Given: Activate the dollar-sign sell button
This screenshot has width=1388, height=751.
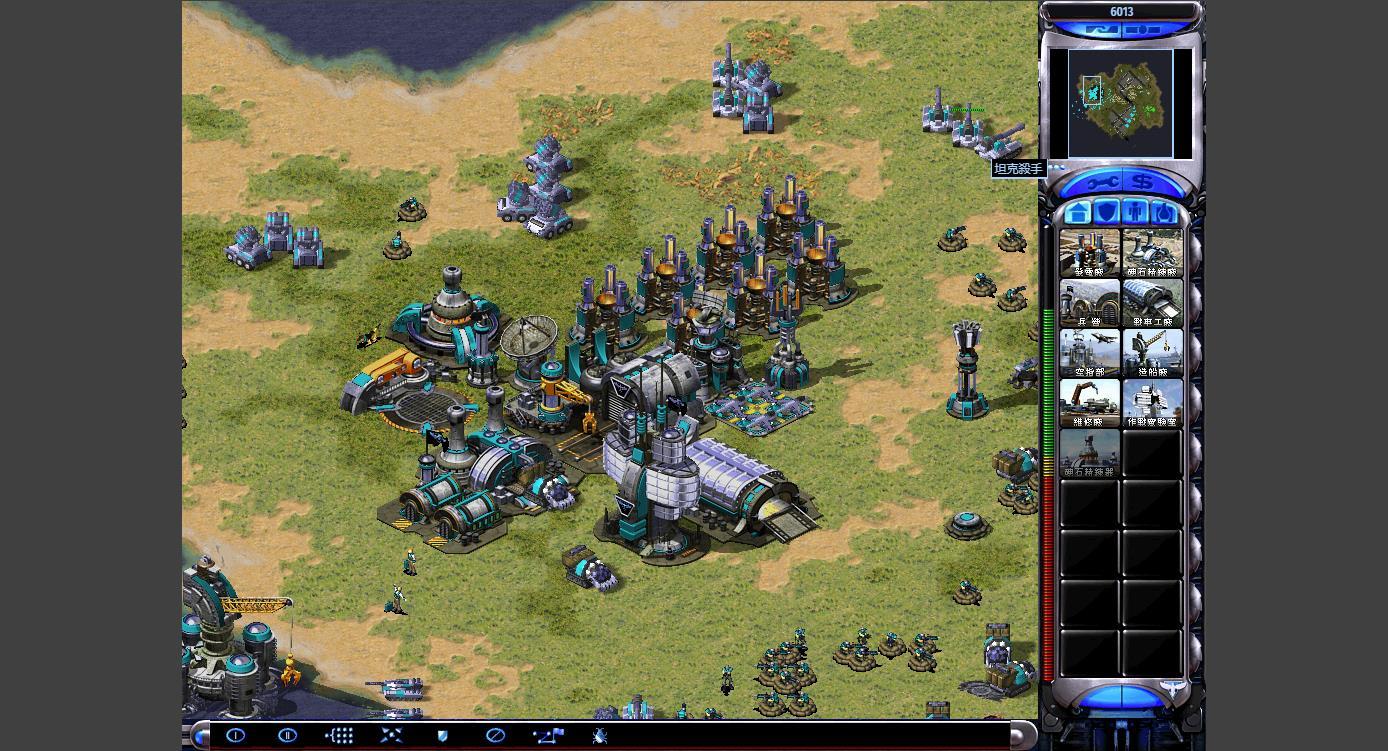Looking at the screenshot, I should [1143, 183].
